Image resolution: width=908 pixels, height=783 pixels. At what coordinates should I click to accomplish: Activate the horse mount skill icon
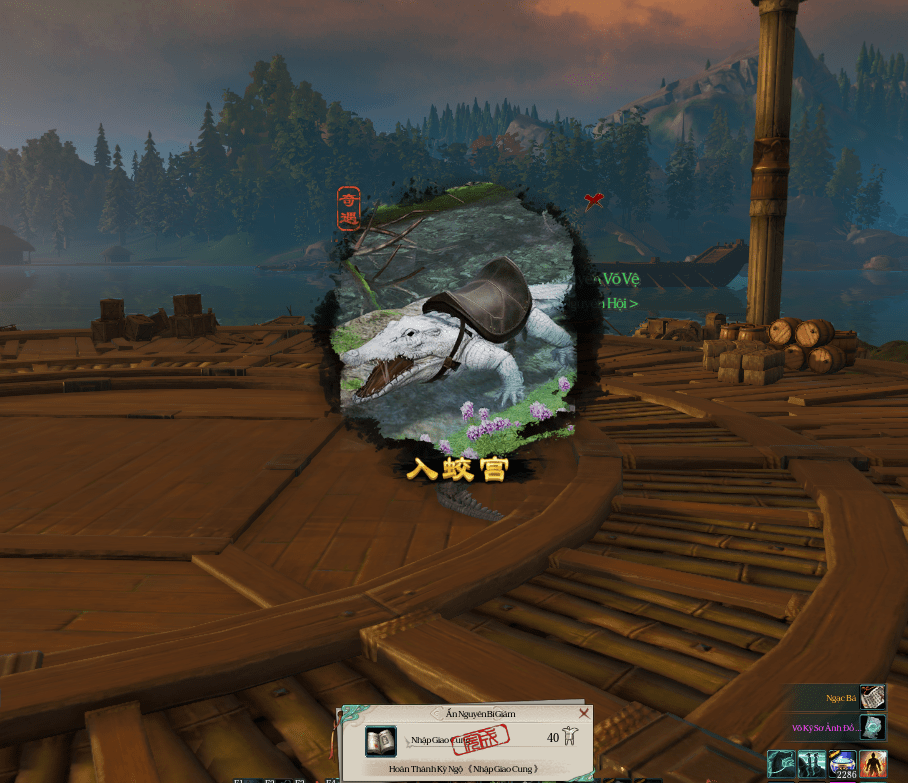782,764
